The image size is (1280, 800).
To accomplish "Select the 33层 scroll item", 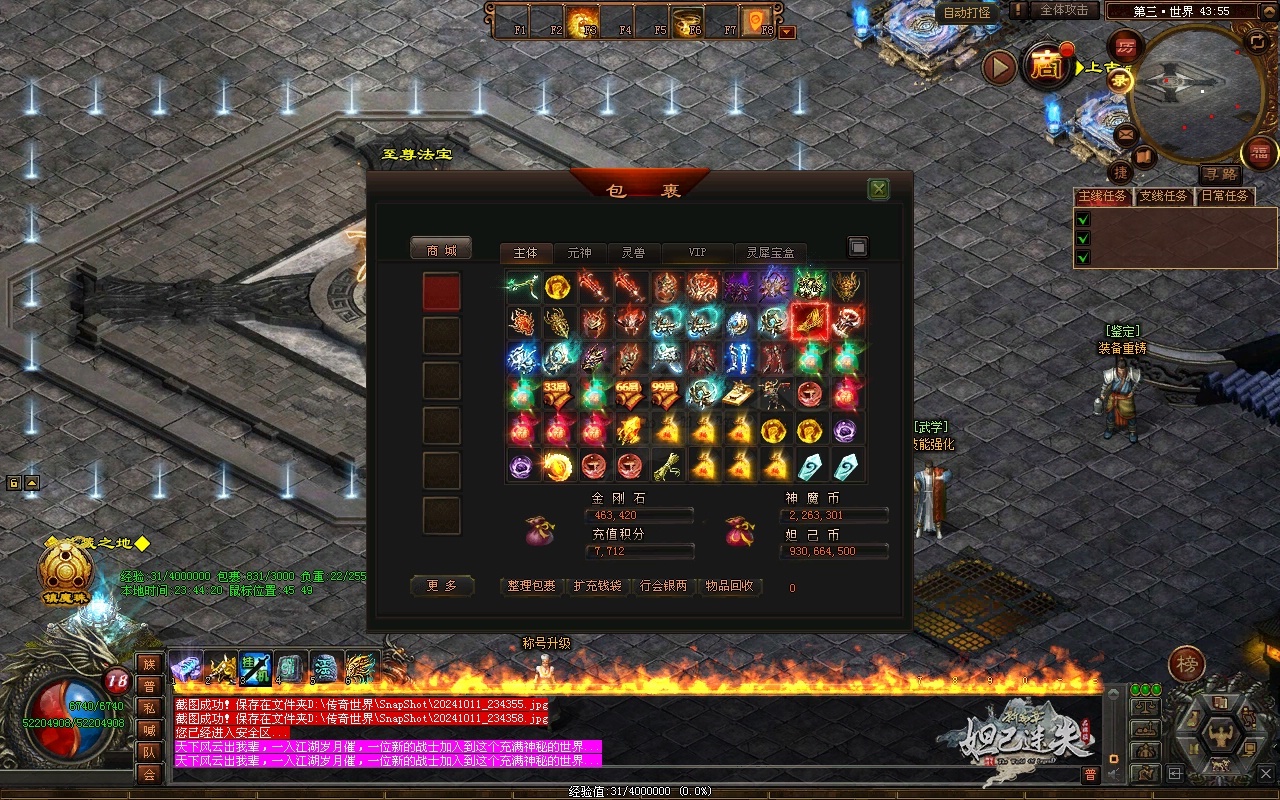I will (x=557, y=394).
